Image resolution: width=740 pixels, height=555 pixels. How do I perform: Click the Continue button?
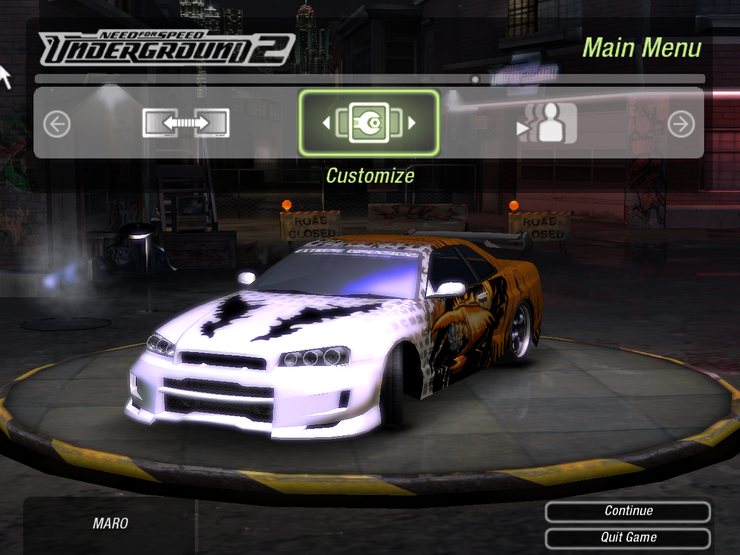(628, 511)
